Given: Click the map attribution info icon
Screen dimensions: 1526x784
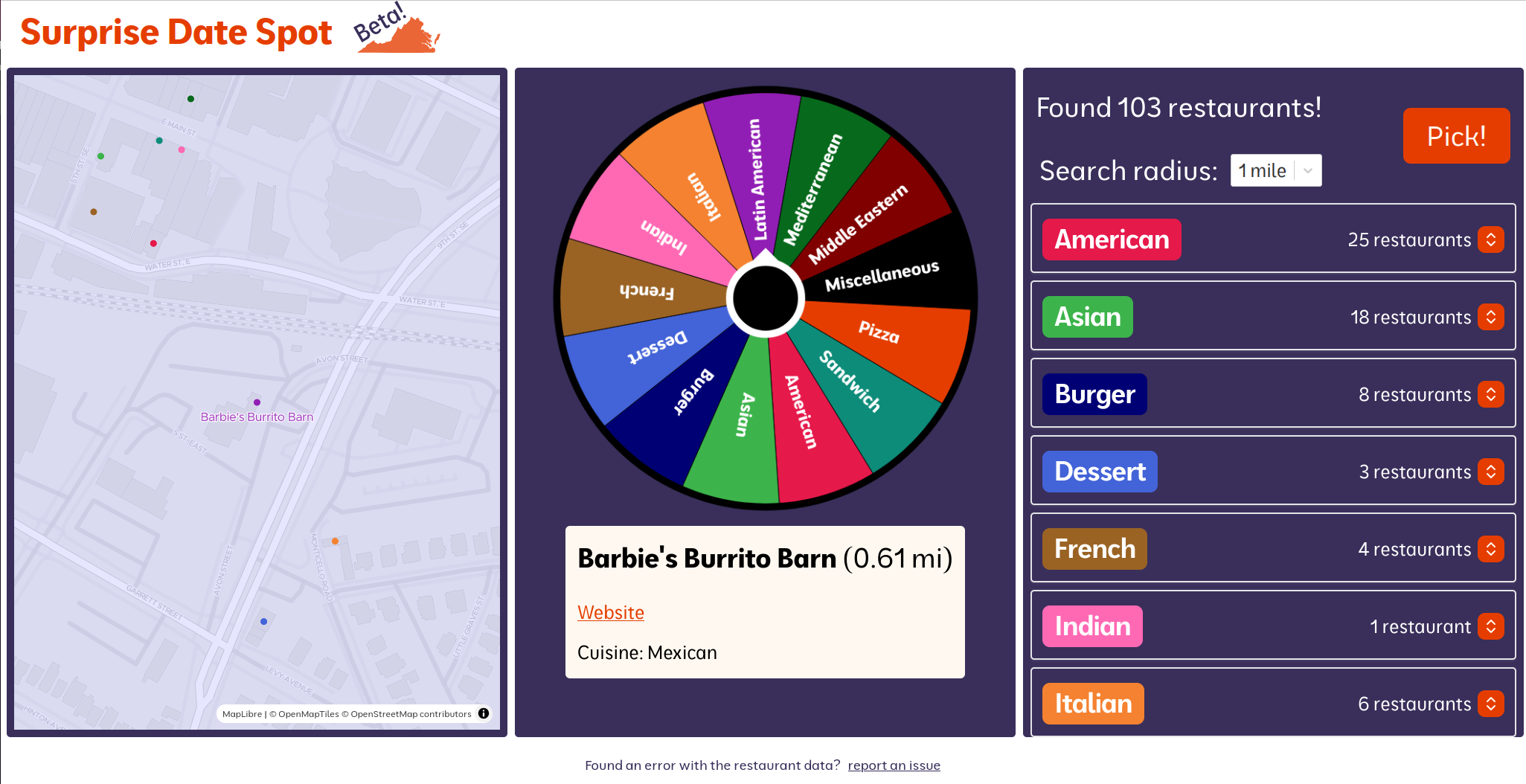Looking at the screenshot, I should coord(484,713).
